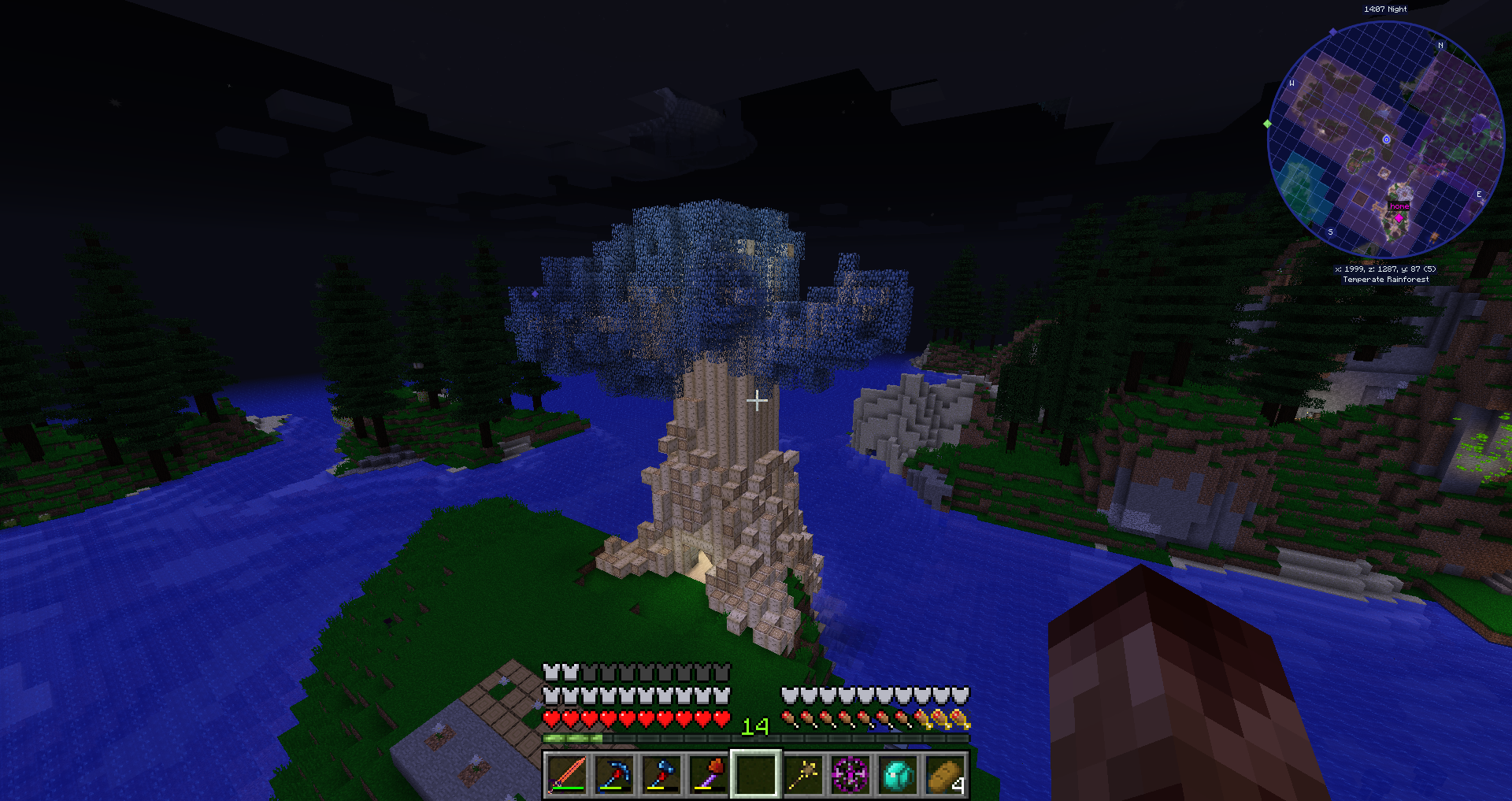Choose the diamond chestplate hotbar slot

click(898, 774)
